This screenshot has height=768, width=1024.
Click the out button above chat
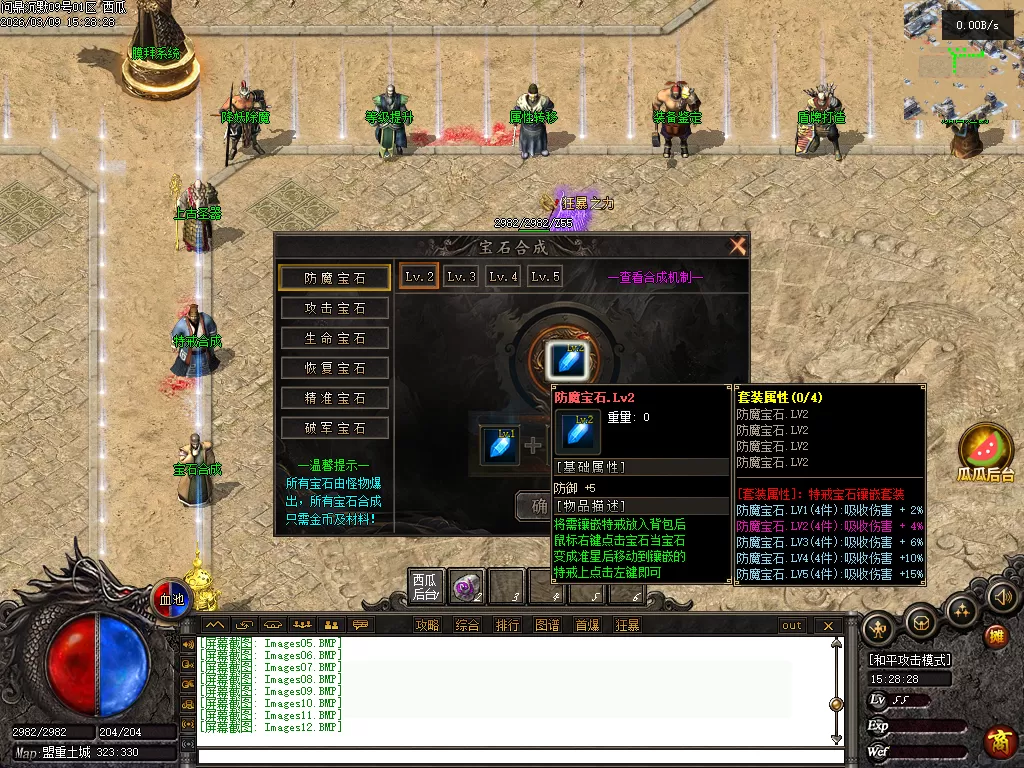click(x=792, y=626)
